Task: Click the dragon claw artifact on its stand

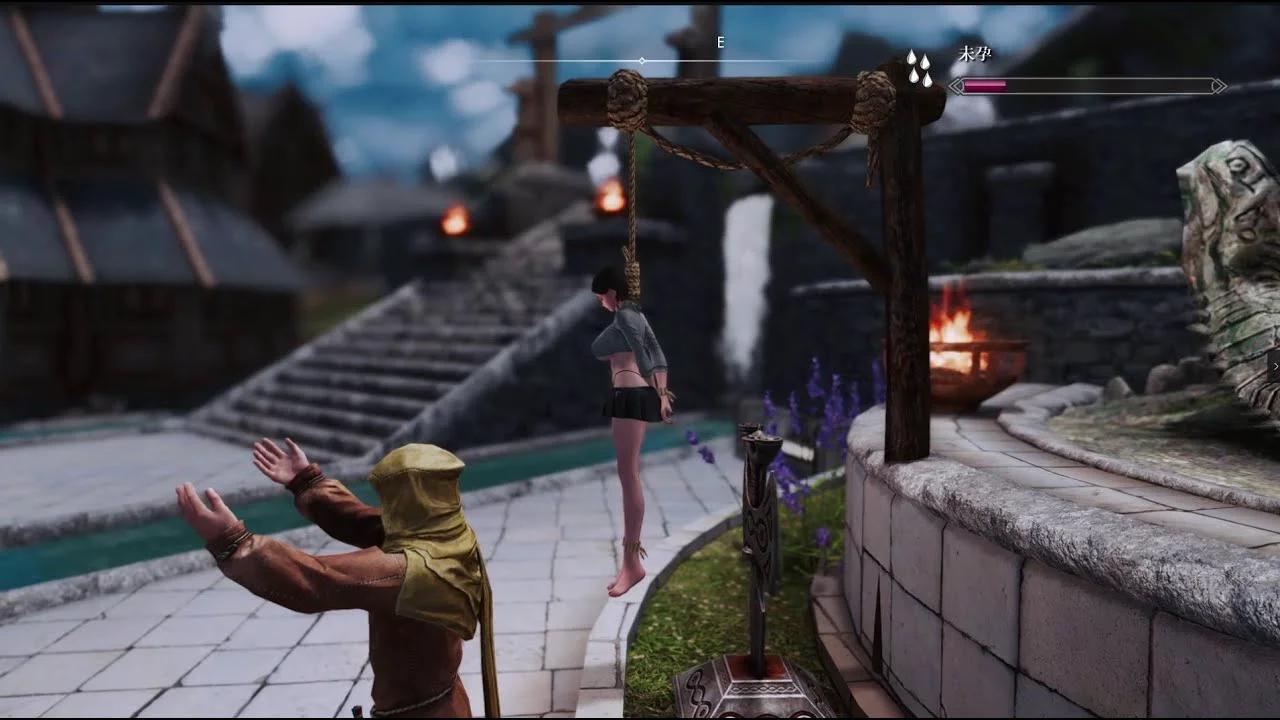Action: pyautogui.click(x=760, y=500)
